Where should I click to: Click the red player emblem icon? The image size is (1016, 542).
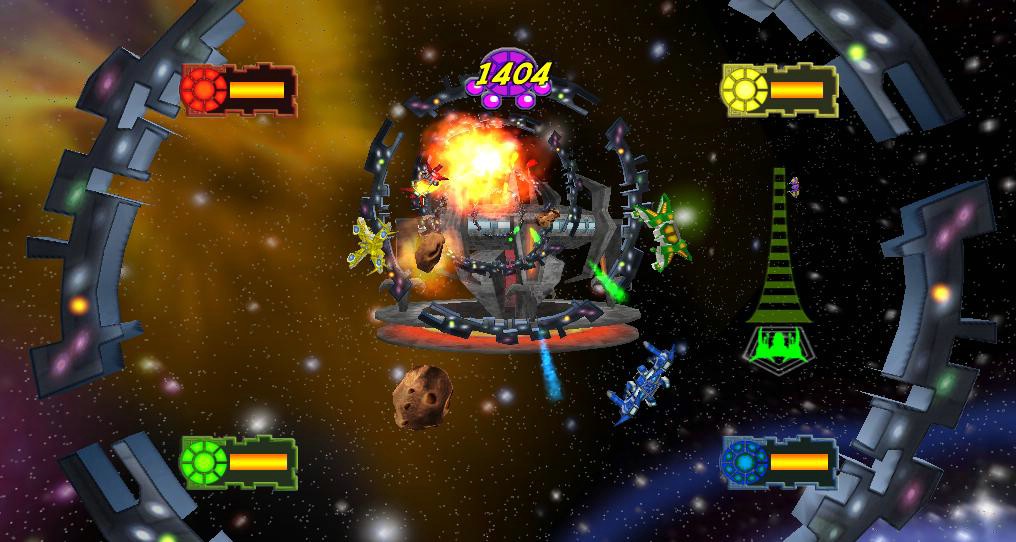tap(202, 90)
